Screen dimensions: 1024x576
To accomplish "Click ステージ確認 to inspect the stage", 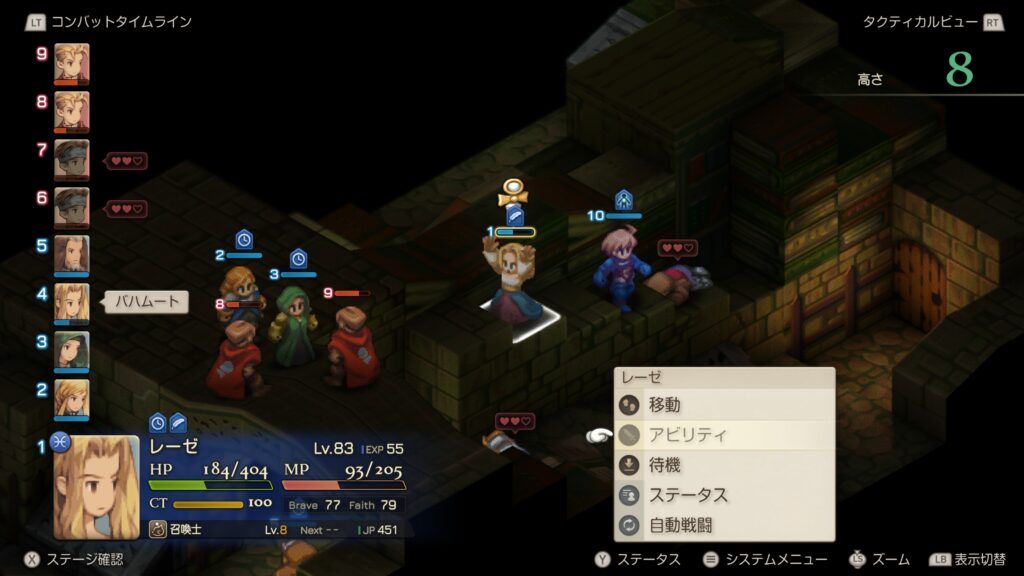I will pos(71,560).
